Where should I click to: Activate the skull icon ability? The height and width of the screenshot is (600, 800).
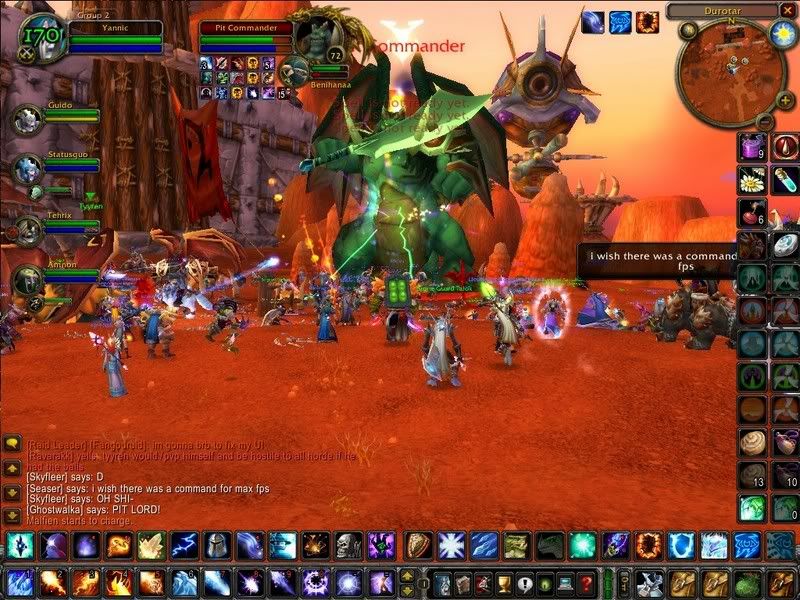tap(347, 545)
